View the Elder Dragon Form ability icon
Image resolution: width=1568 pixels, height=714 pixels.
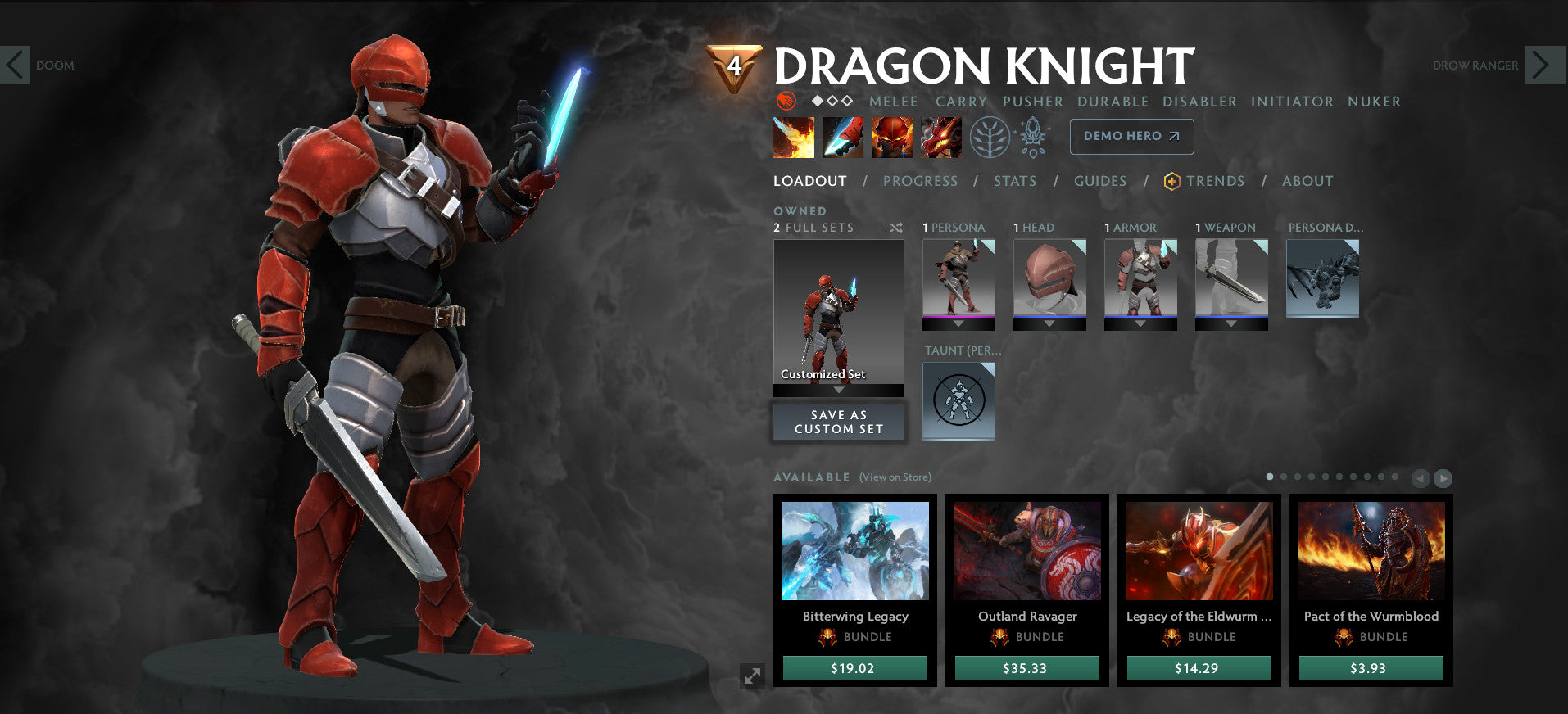[940, 136]
